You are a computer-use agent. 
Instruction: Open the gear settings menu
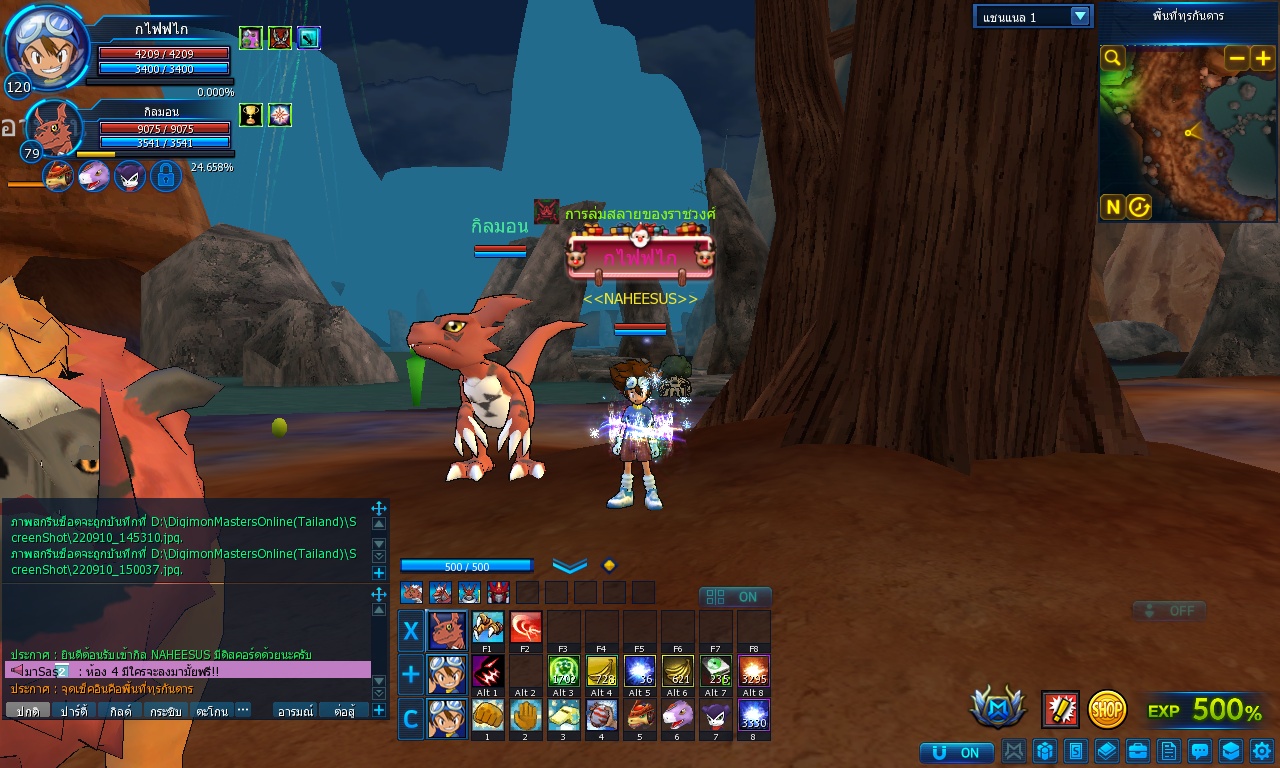coord(1261,750)
